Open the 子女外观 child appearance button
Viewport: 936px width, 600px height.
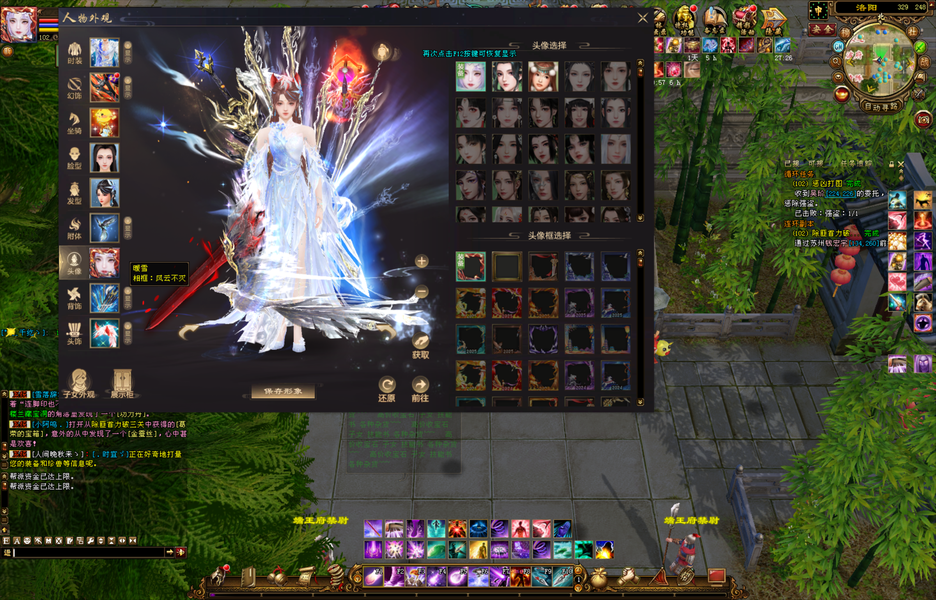pos(78,382)
